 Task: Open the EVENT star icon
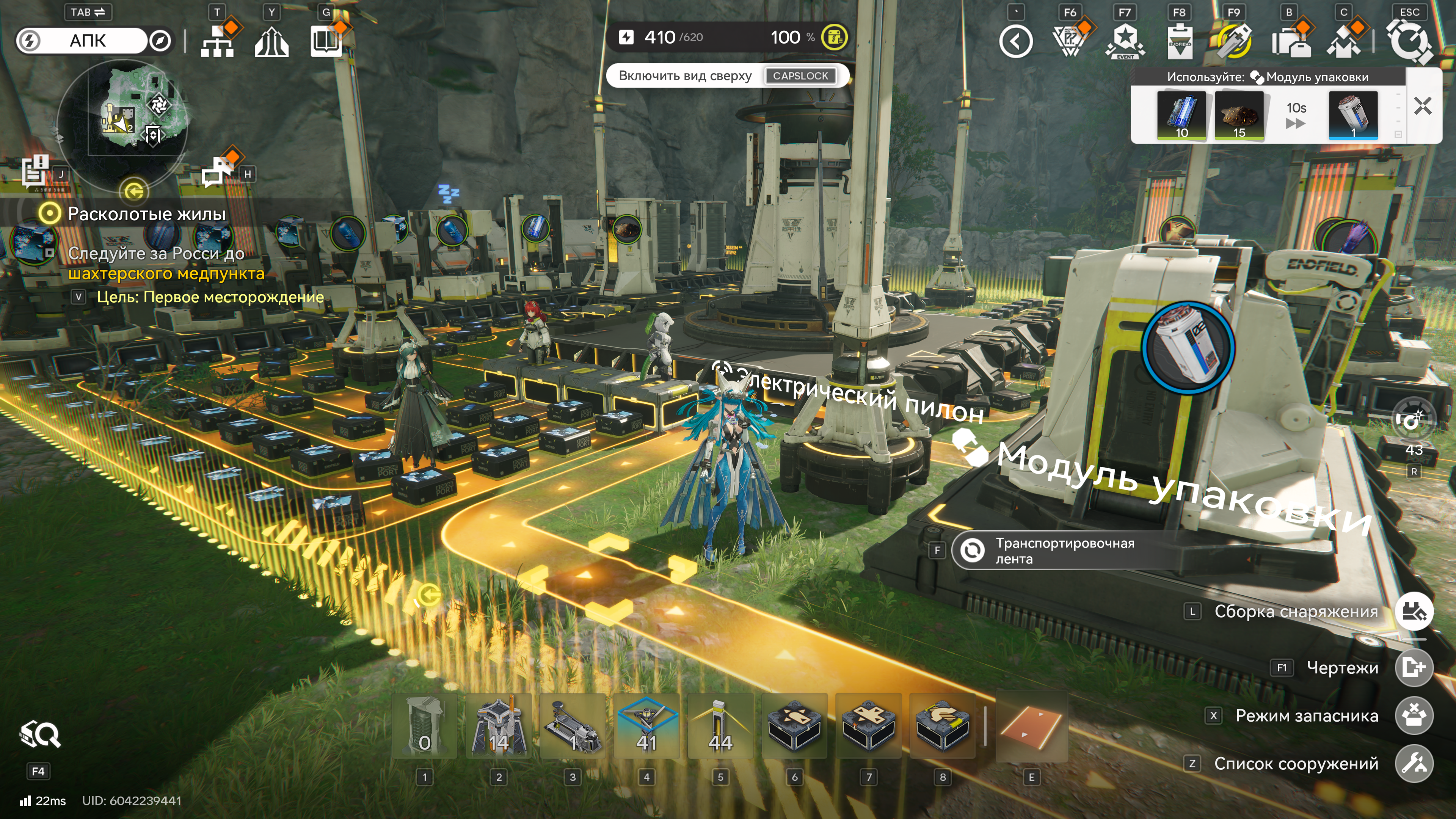tap(1125, 41)
